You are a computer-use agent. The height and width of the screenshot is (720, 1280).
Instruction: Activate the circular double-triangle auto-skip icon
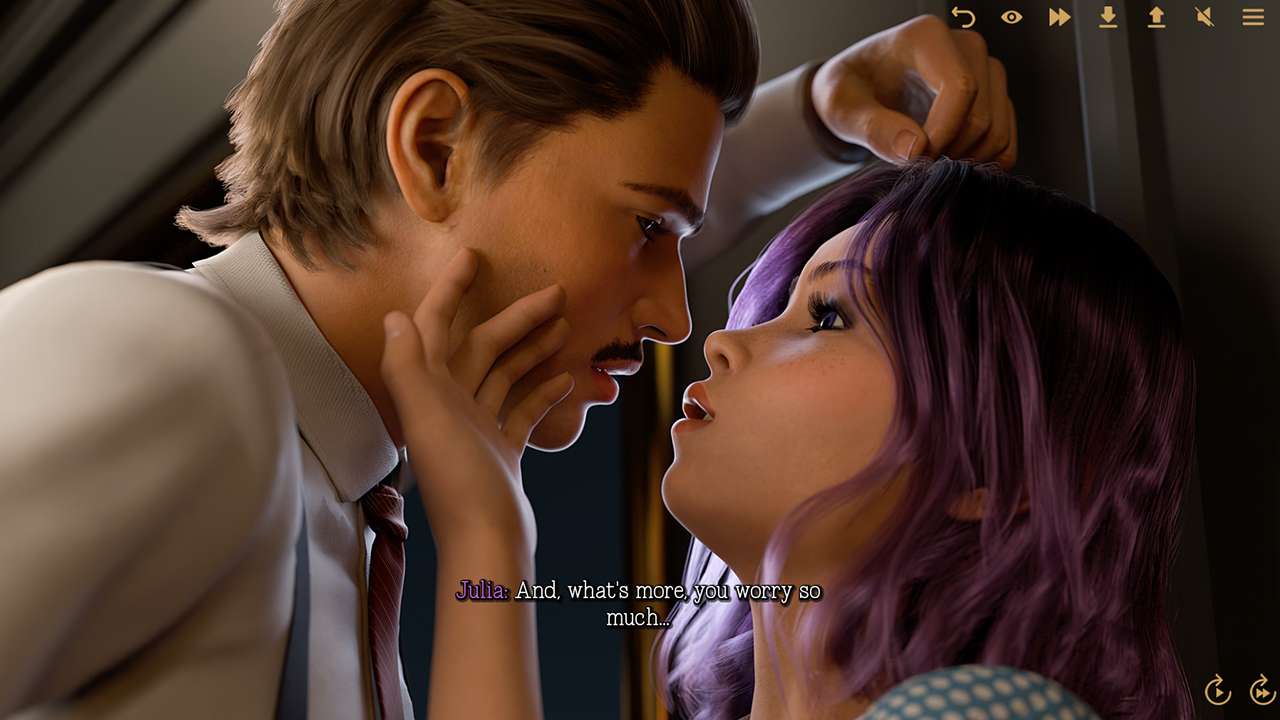(1262, 690)
